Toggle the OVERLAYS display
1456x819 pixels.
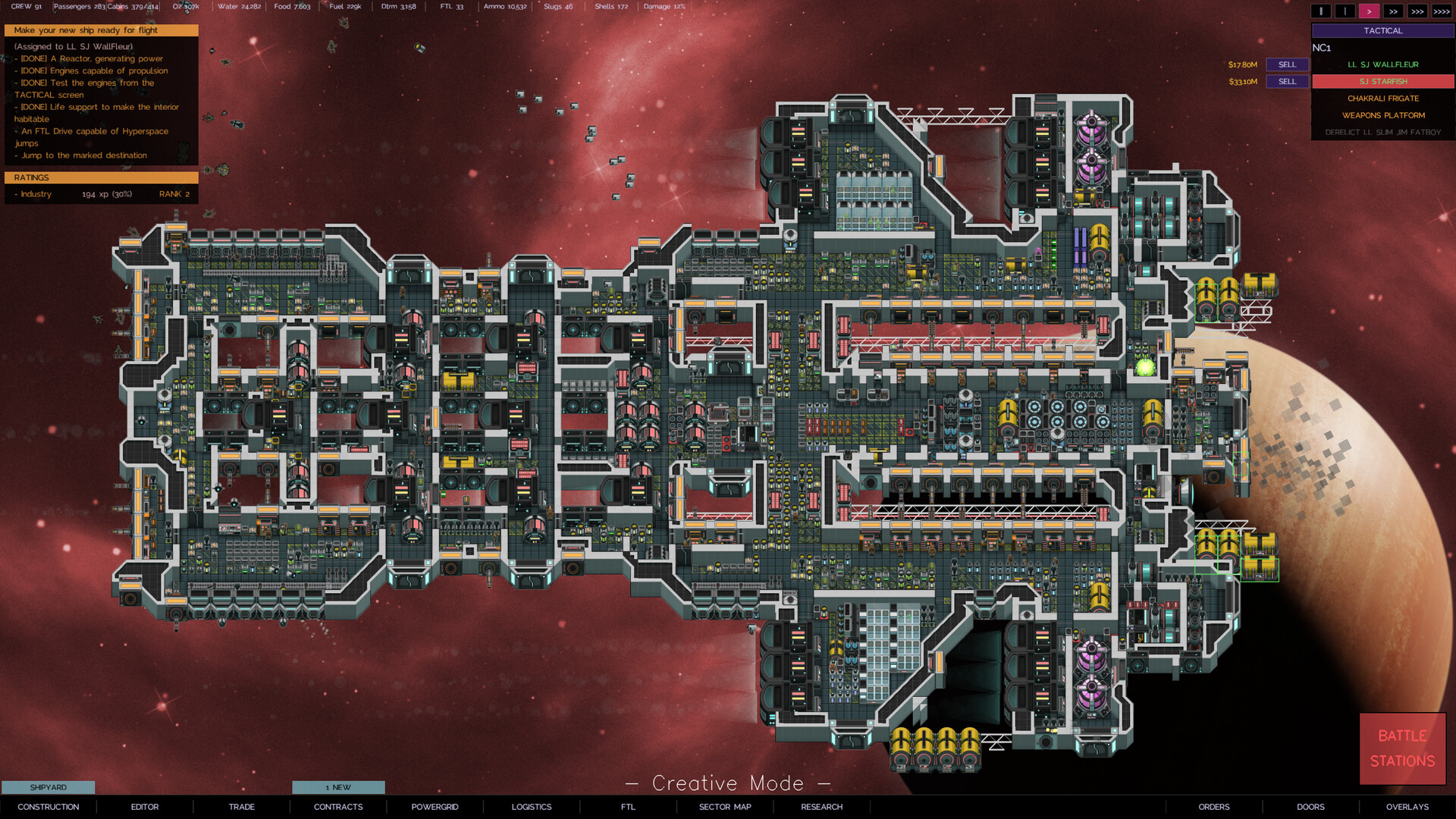[1407, 807]
